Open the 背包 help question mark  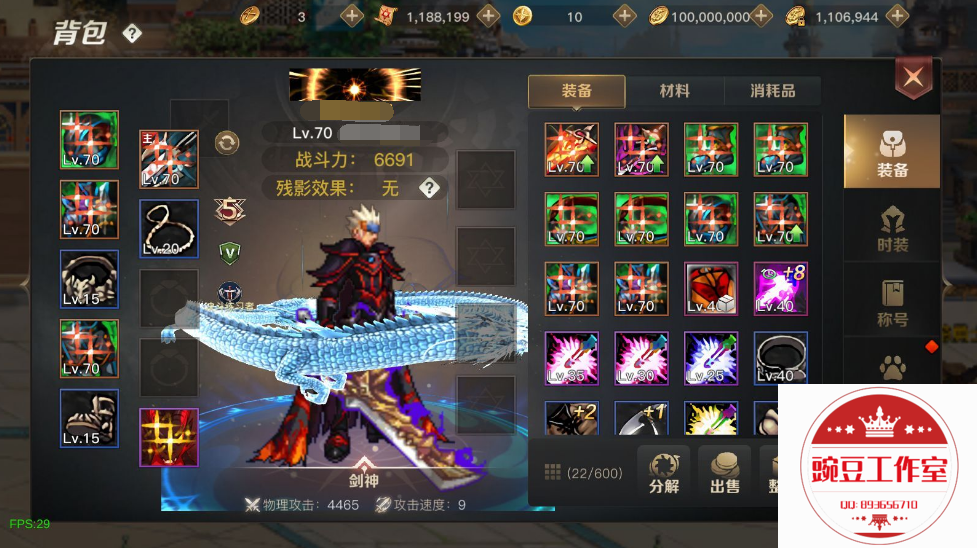tap(132, 33)
